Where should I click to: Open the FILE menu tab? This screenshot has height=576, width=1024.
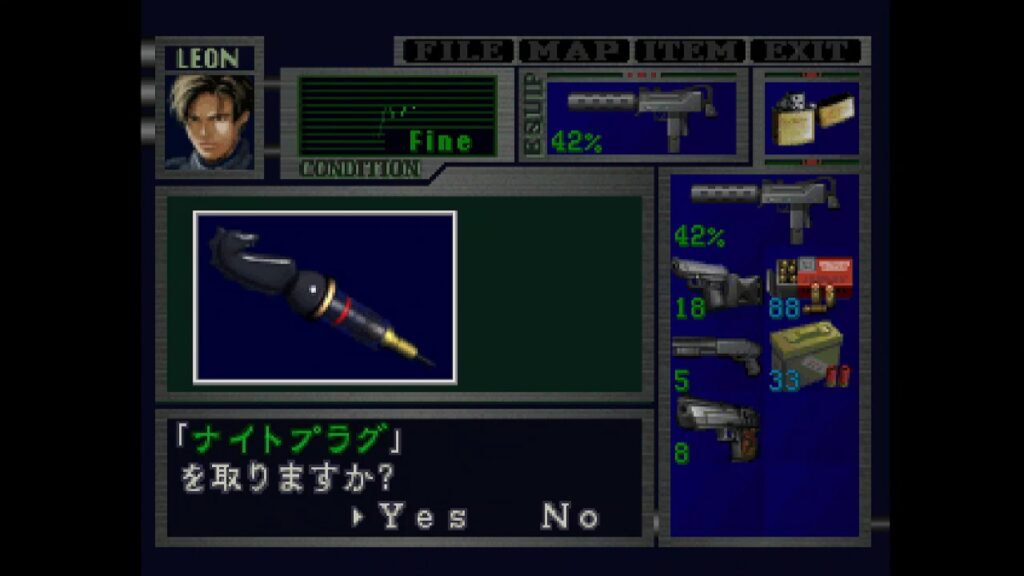pos(456,51)
